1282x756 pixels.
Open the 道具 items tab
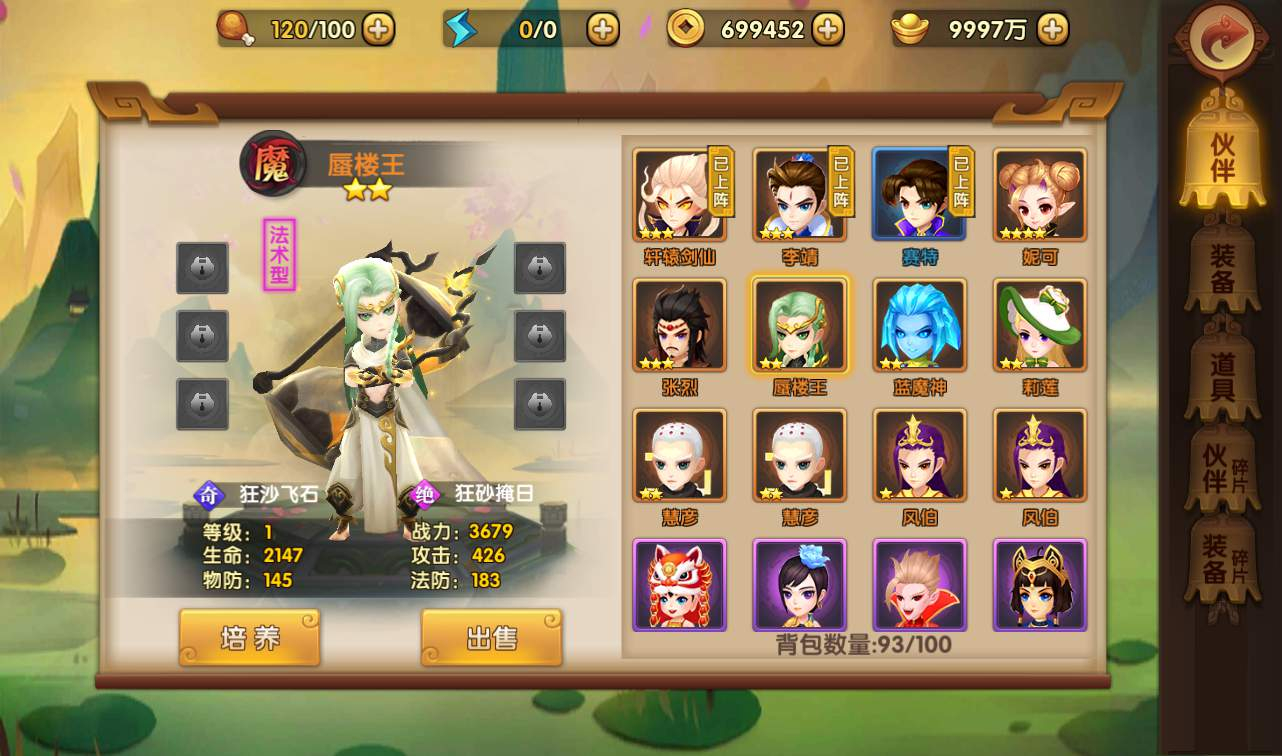click(1221, 375)
